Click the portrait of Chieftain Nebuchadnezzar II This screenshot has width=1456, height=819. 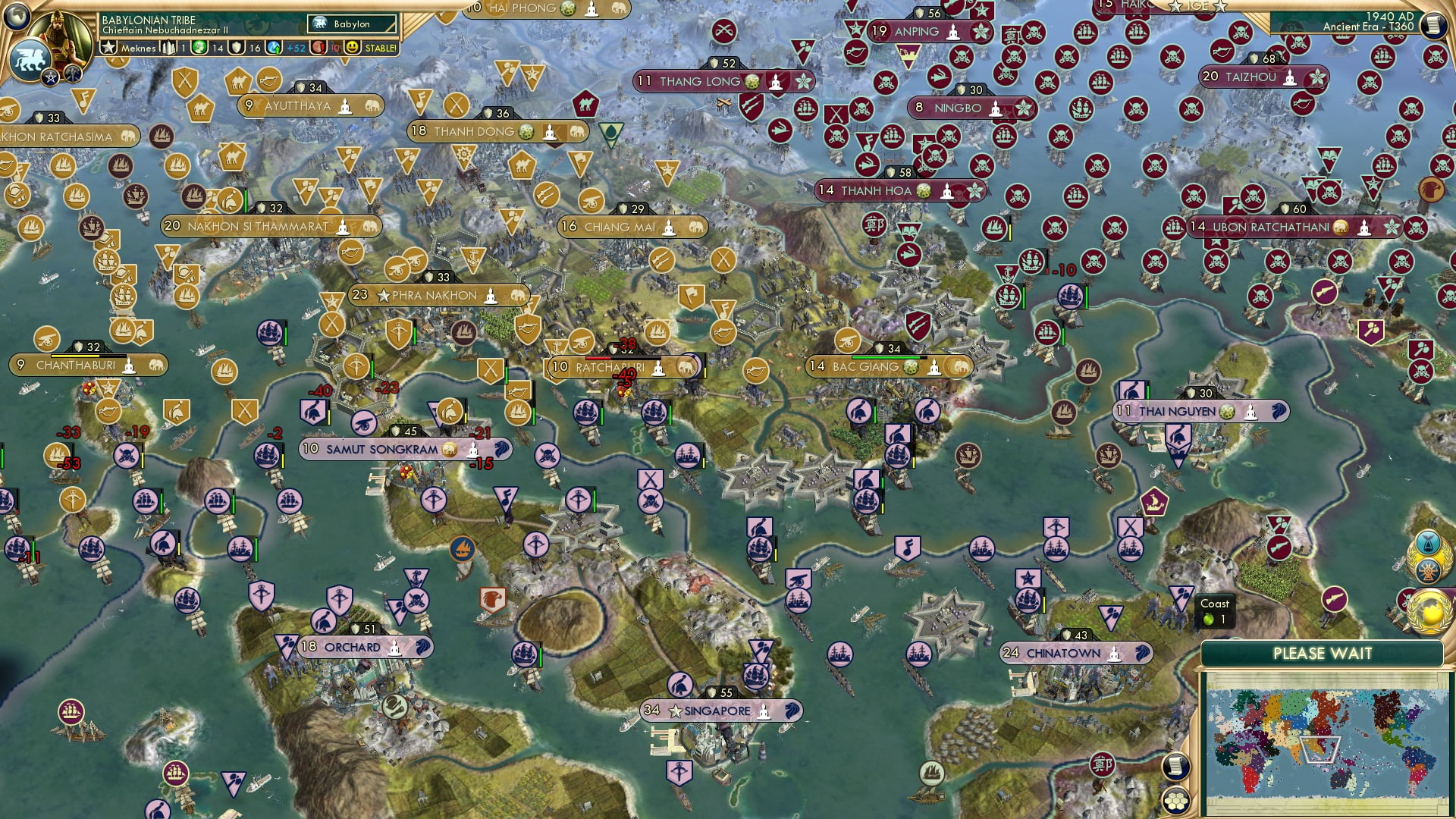click(61, 32)
